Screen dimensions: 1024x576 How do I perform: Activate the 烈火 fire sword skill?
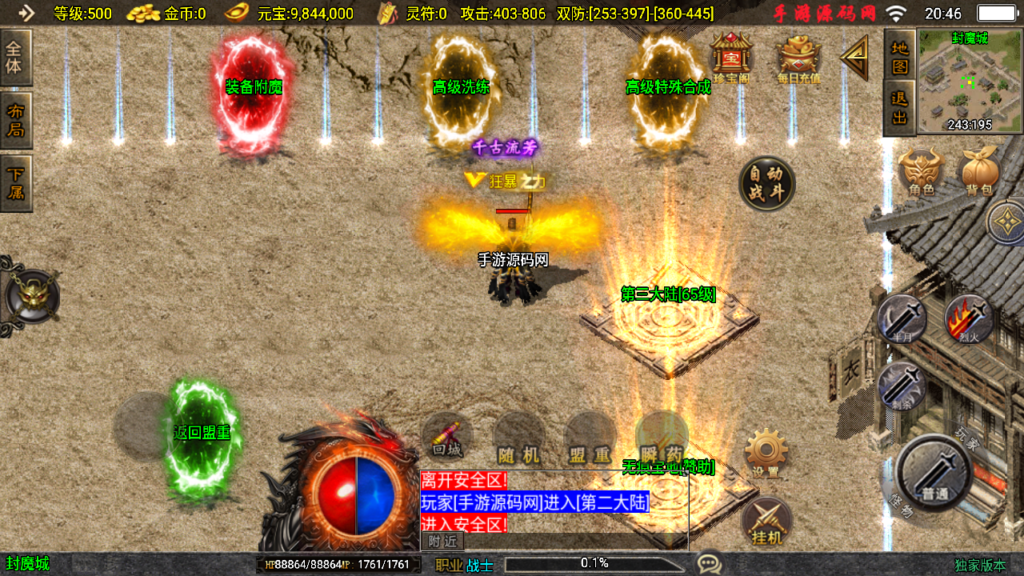pyautogui.click(x=968, y=320)
